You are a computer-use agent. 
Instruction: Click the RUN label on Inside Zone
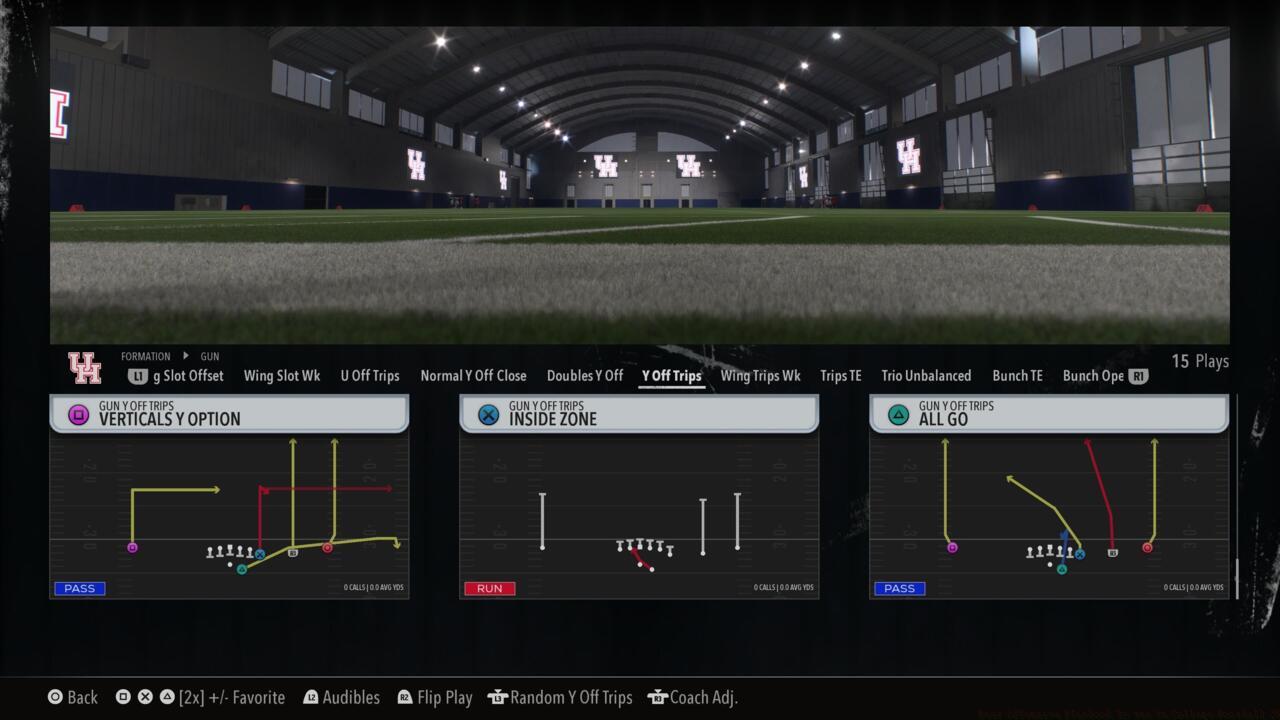pyautogui.click(x=489, y=588)
